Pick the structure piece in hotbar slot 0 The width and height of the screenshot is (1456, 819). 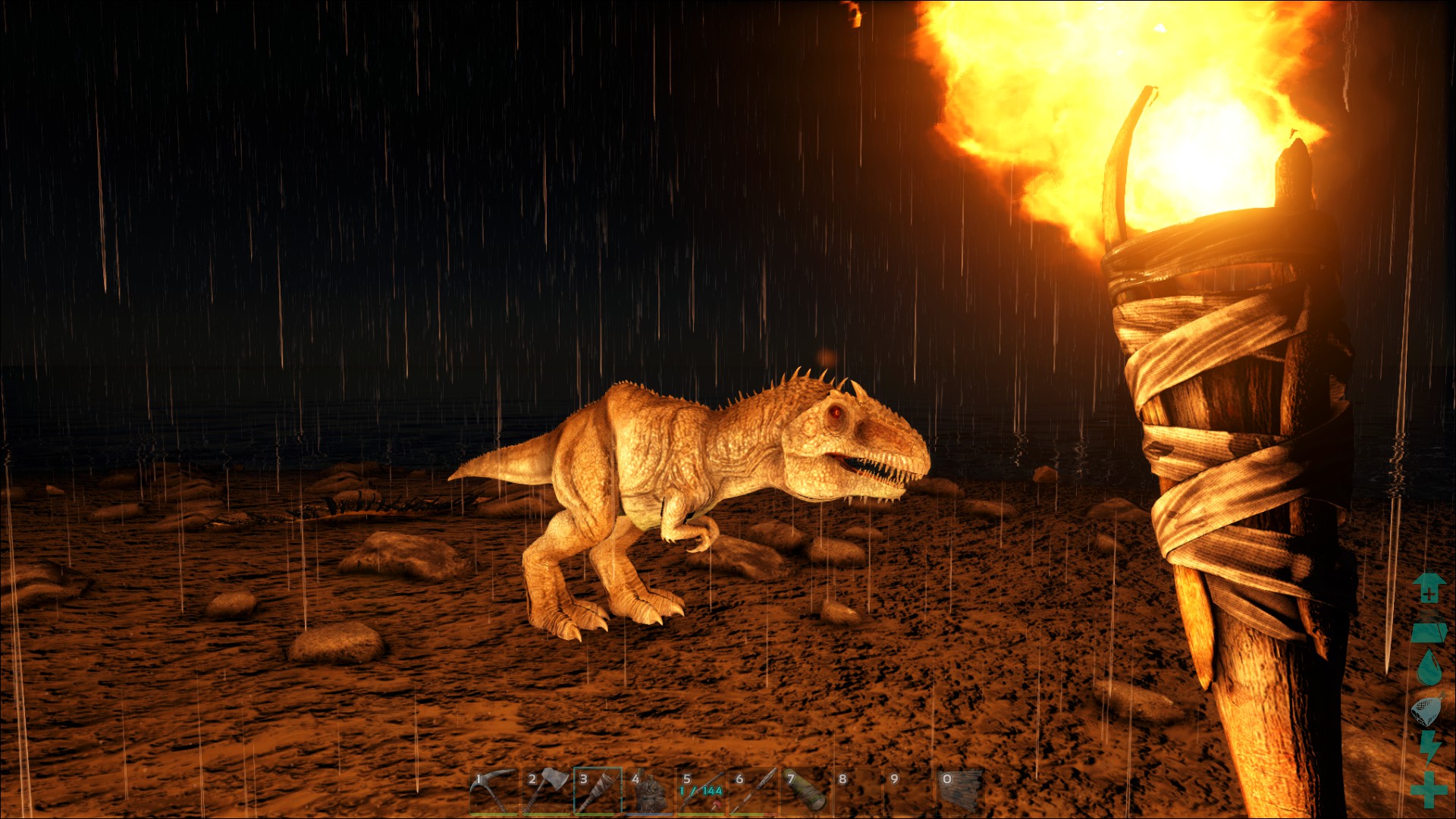pos(960,791)
